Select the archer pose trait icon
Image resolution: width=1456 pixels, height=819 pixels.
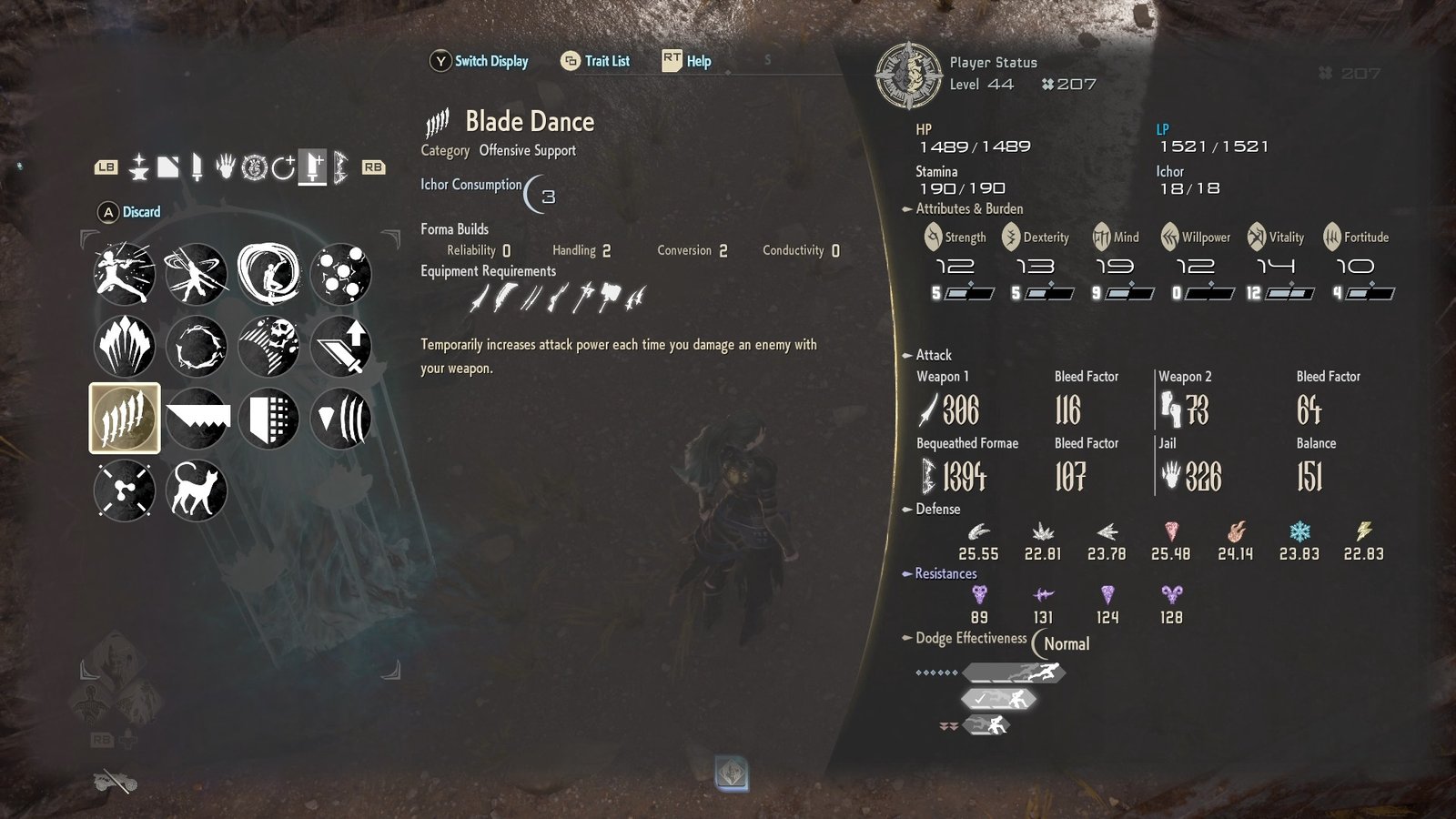[124, 273]
